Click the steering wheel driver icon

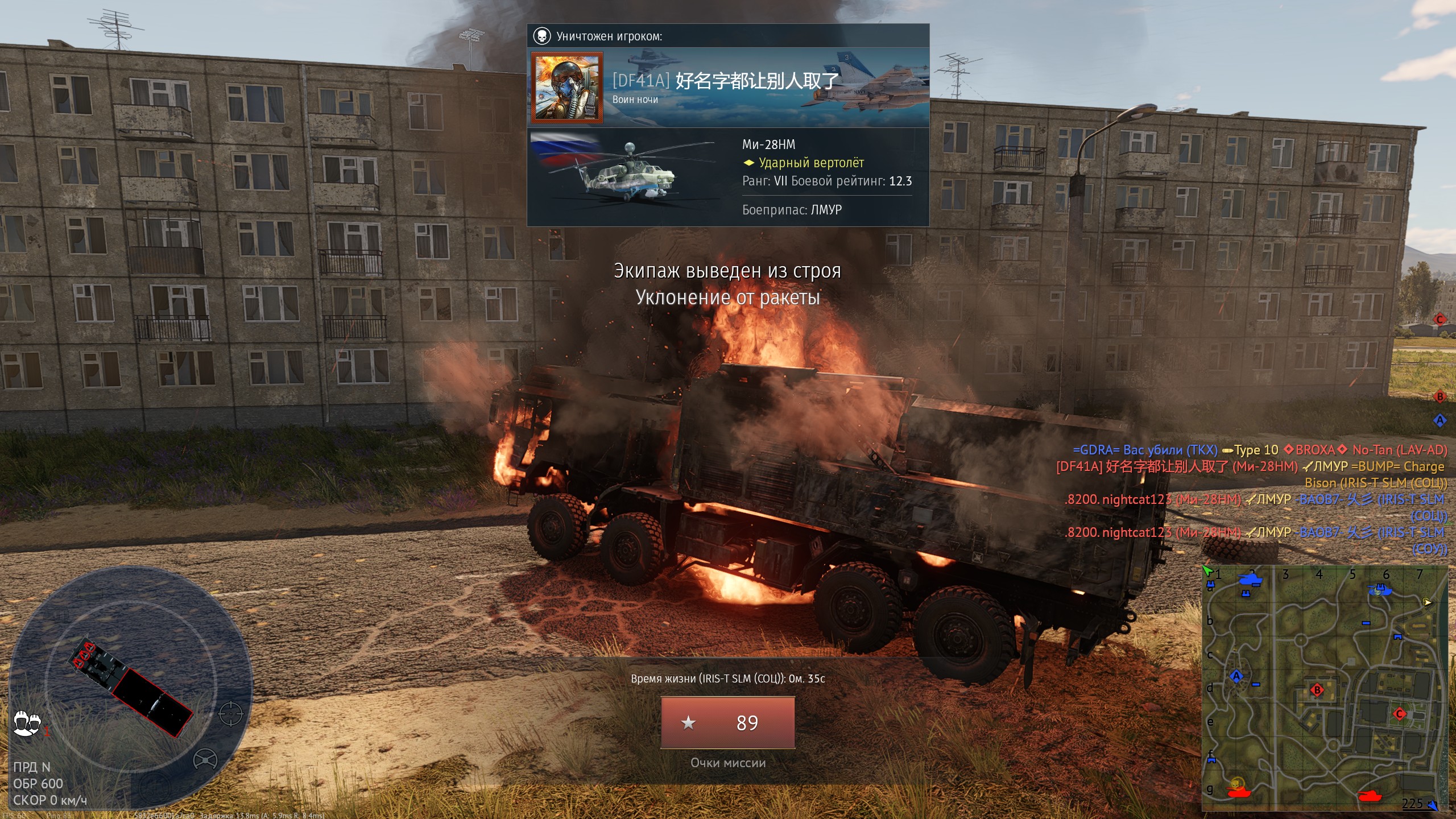[x=205, y=759]
